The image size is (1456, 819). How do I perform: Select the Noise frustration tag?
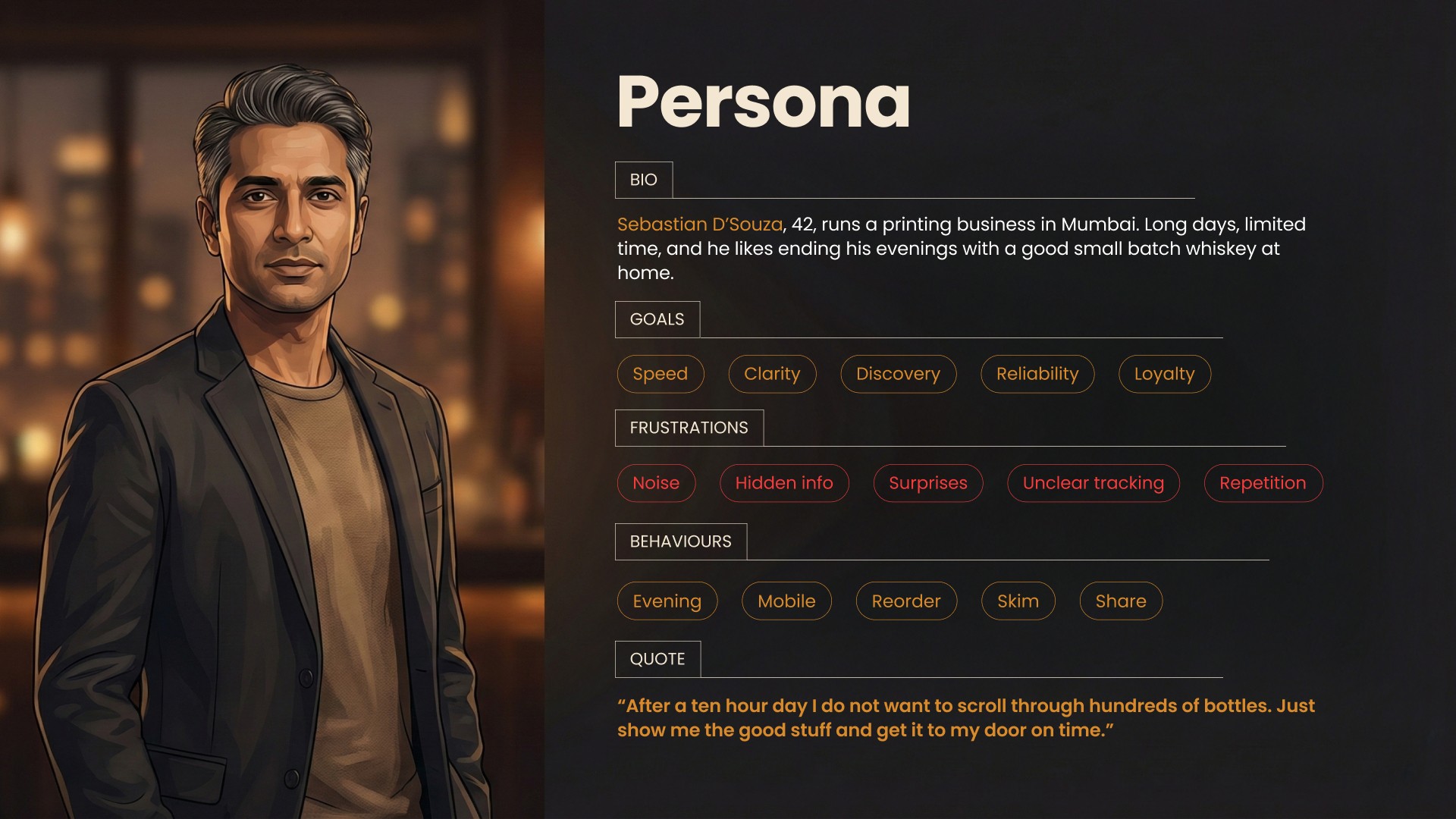[656, 483]
